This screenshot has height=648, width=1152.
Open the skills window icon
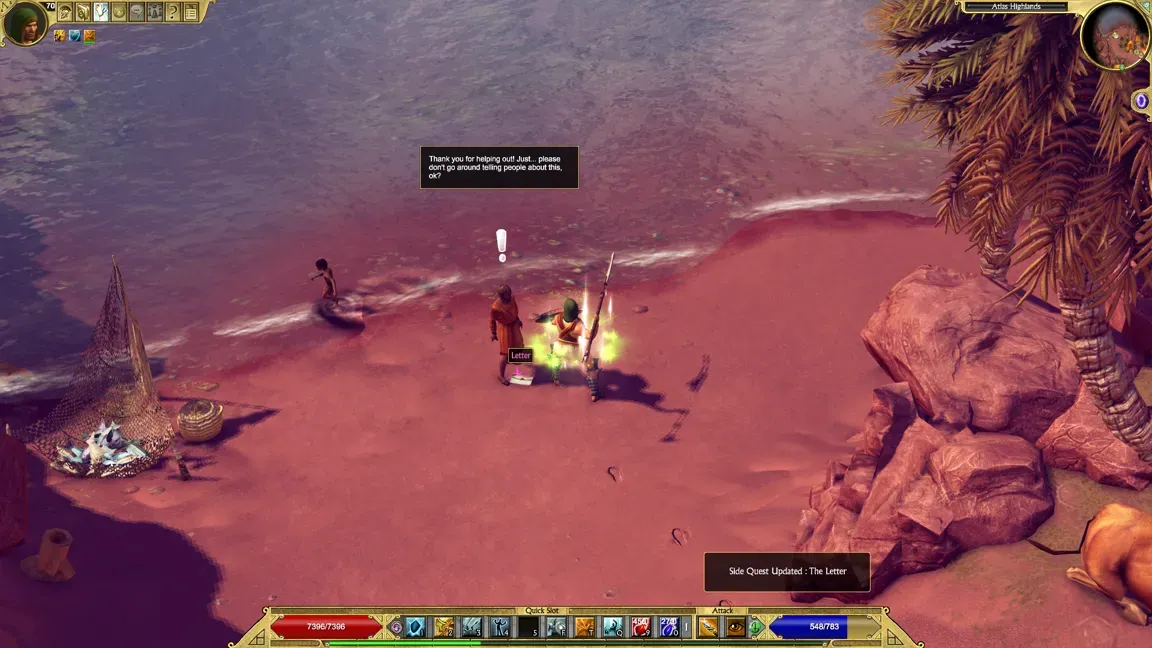(83, 12)
